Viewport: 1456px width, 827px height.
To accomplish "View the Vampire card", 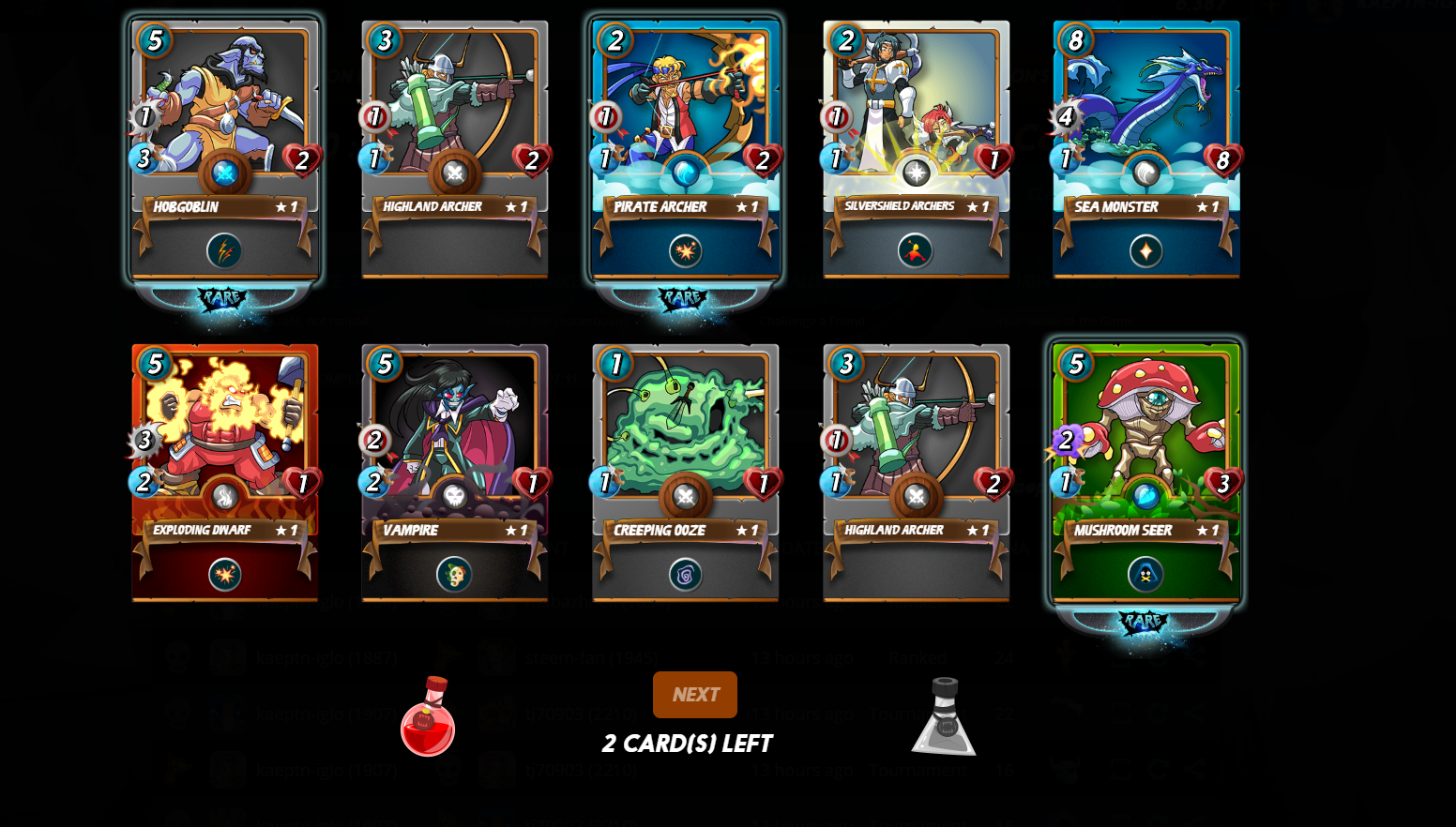I will 455,474.
